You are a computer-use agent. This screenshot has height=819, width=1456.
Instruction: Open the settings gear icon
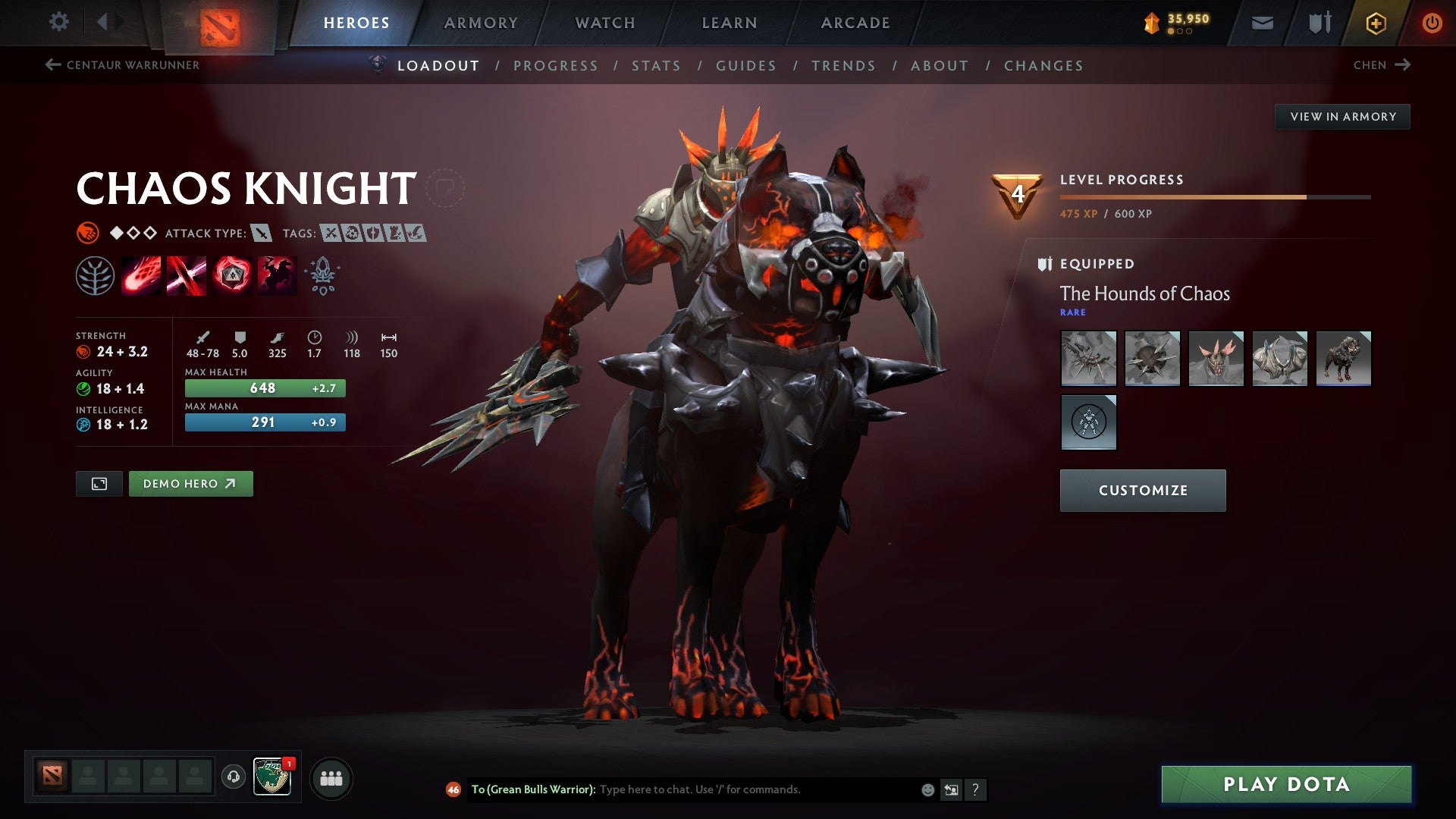58,22
